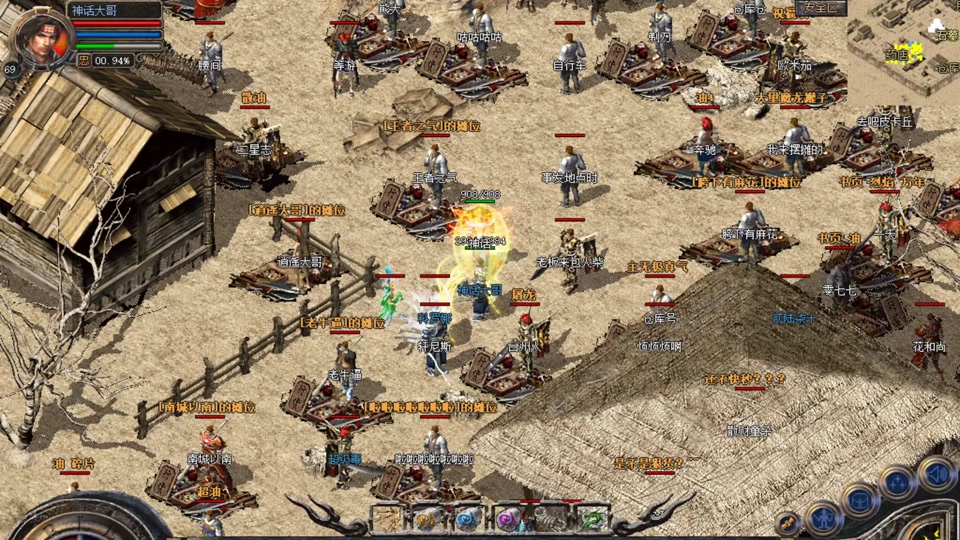
Task: Open the skills menu with three stars
Action: tap(897, 485)
